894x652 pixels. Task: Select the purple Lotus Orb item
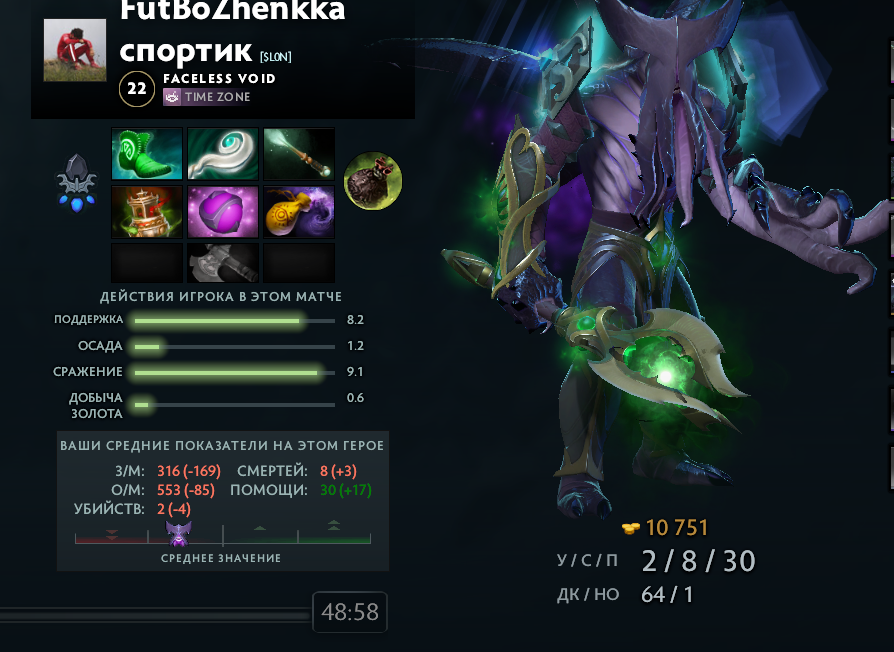tap(223, 211)
